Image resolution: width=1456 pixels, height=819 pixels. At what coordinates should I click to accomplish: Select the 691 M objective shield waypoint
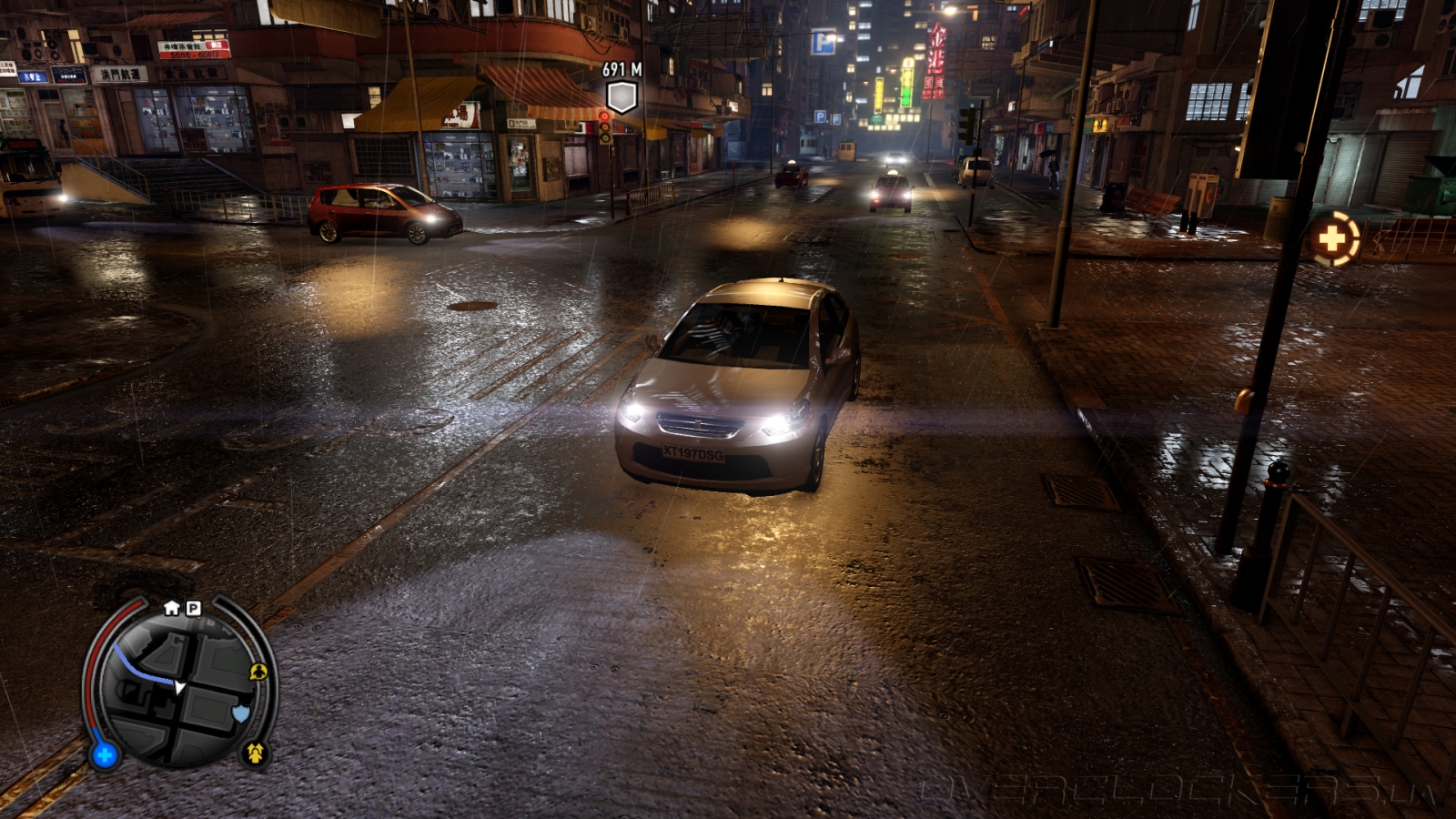[622, 96]
